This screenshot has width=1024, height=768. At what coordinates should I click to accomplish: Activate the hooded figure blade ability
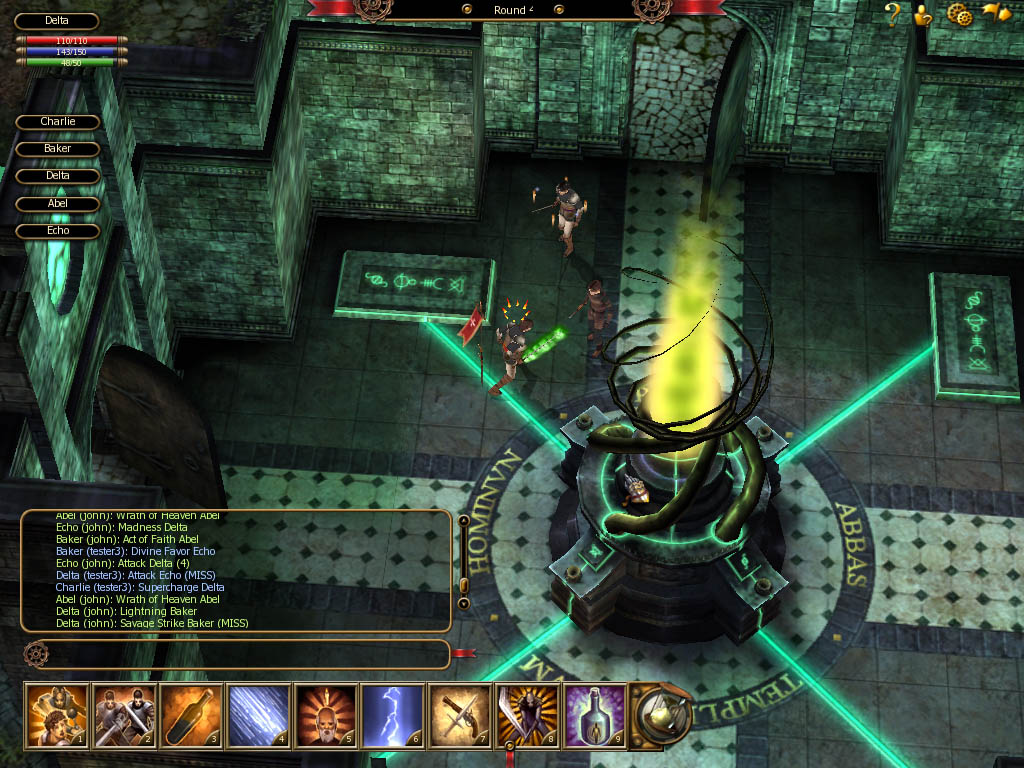527,714
